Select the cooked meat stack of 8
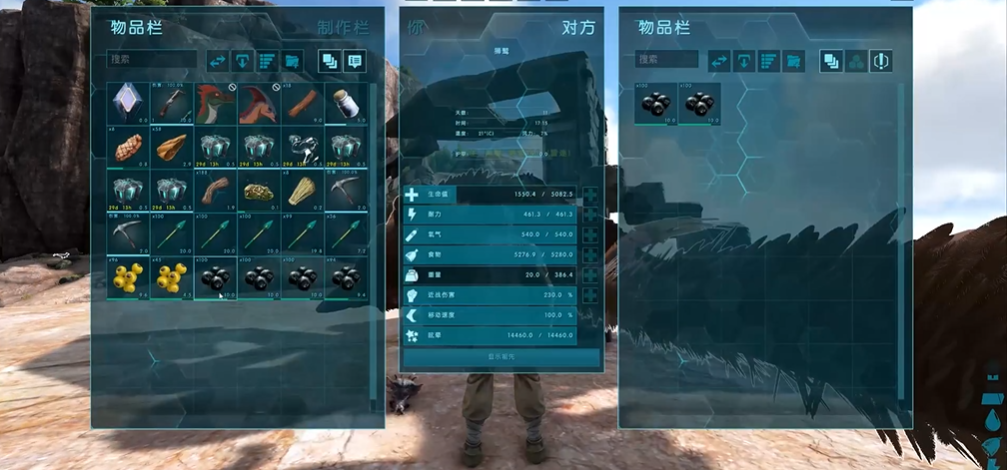The image size is (1007, 470). point(129,148)
